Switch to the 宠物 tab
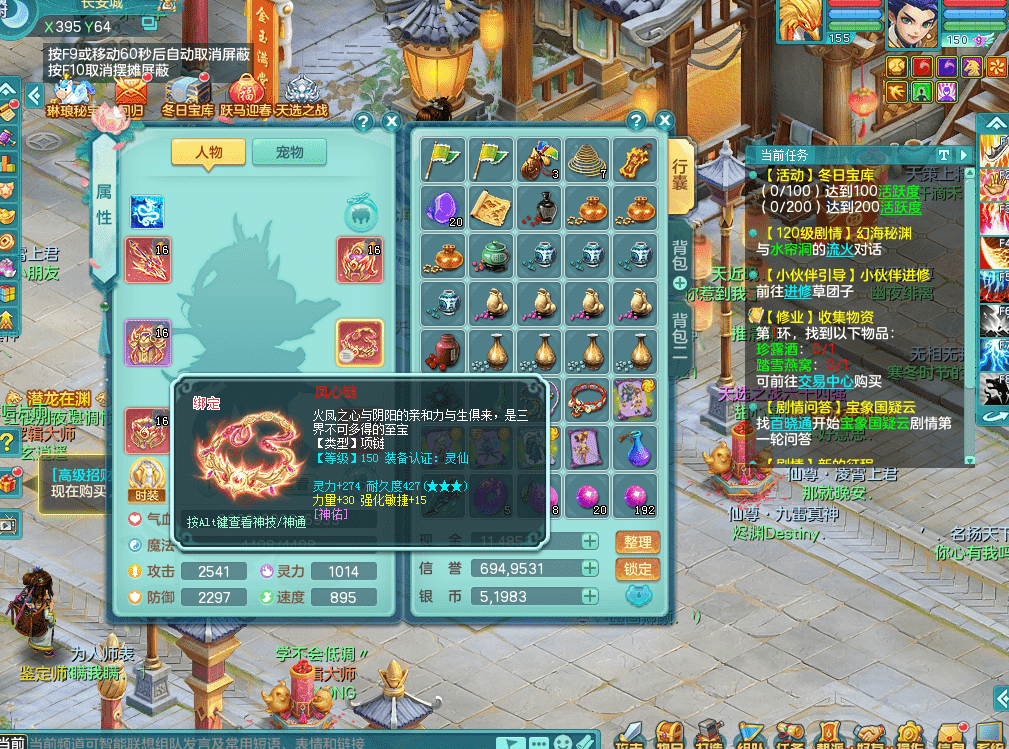Viewport: 1009px width, 749px height. tap(289, 152)
